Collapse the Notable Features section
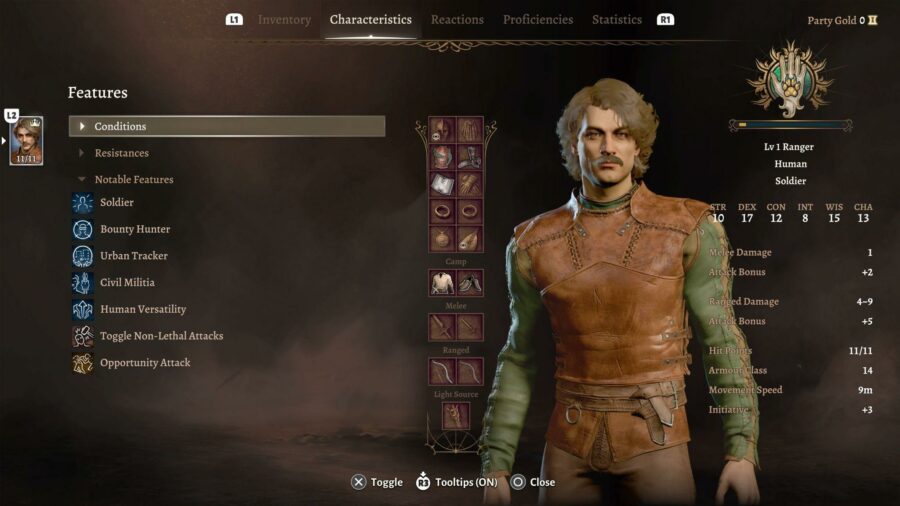The image size is (900, 506). pyautogui.click(x=133, y=180)
